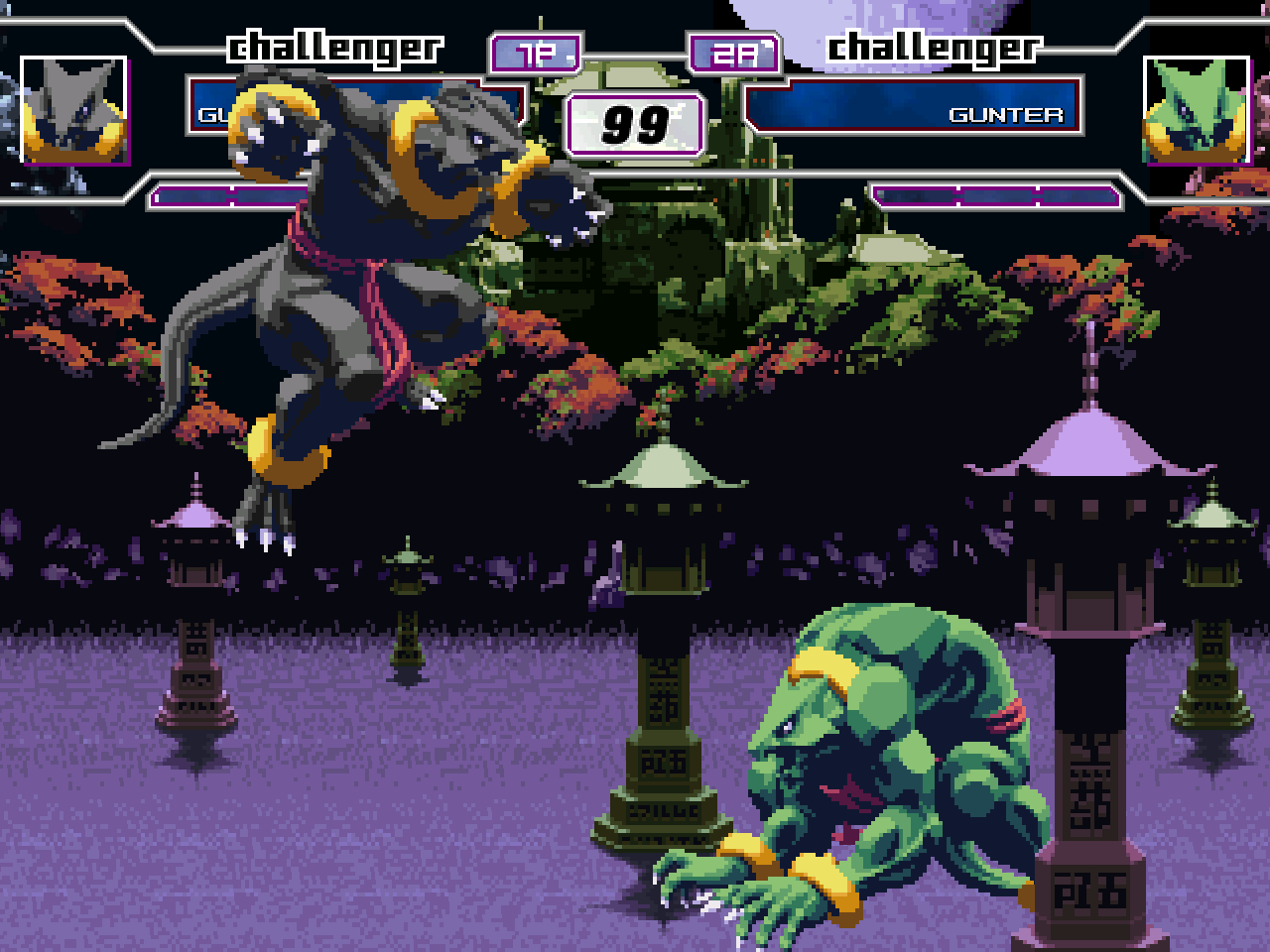Select the right fighter's green portrait icon

coord(1195,112)
